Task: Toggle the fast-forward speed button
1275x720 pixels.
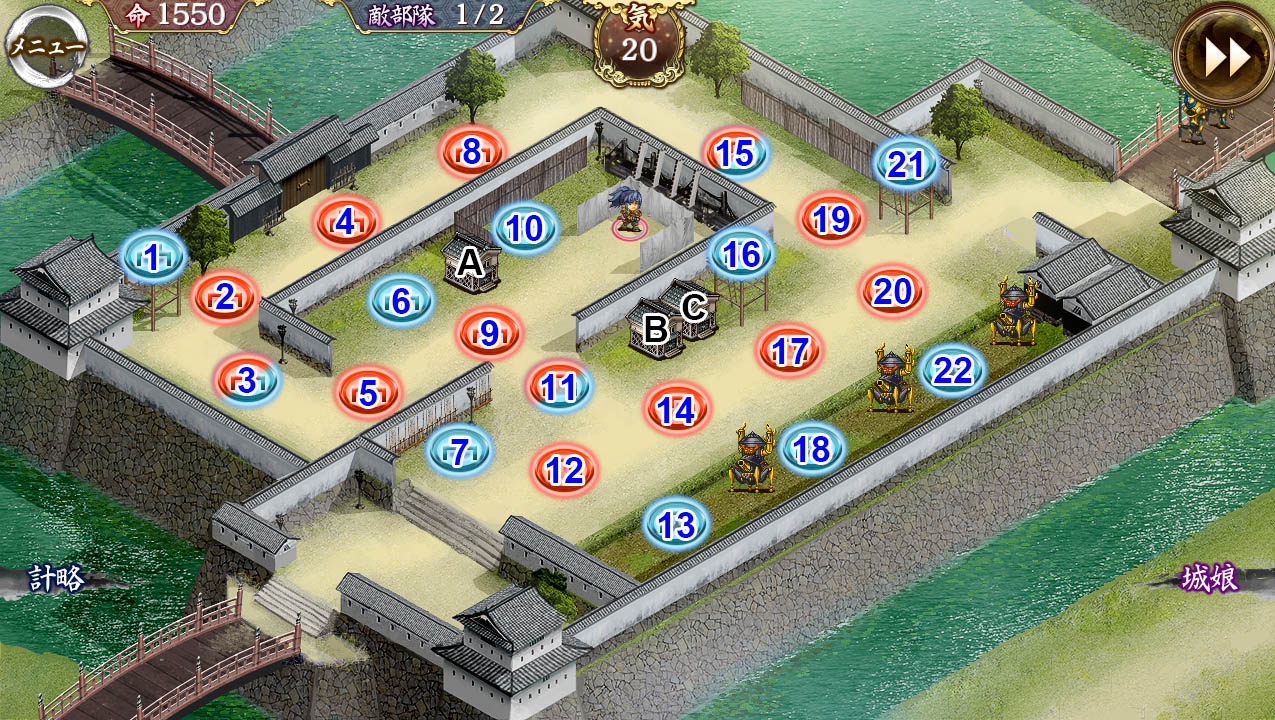Action: (1225, 57)
